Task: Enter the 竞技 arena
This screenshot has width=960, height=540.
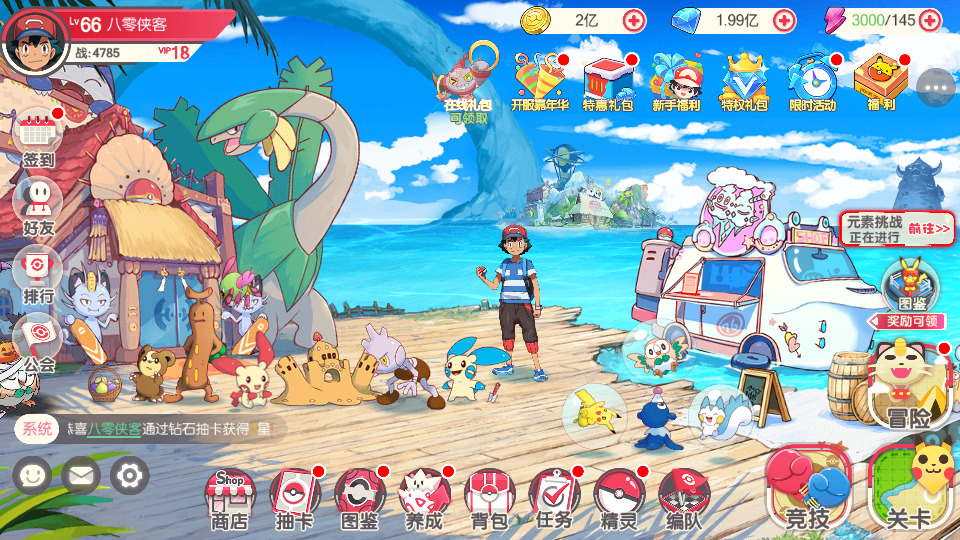Action: click(807, 487)
